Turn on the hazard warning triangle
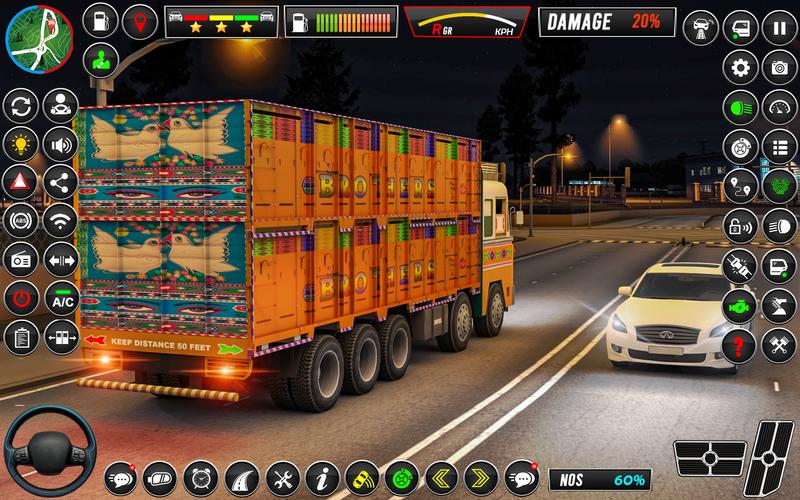Screen dimensions: 800x500 [20, 182]
